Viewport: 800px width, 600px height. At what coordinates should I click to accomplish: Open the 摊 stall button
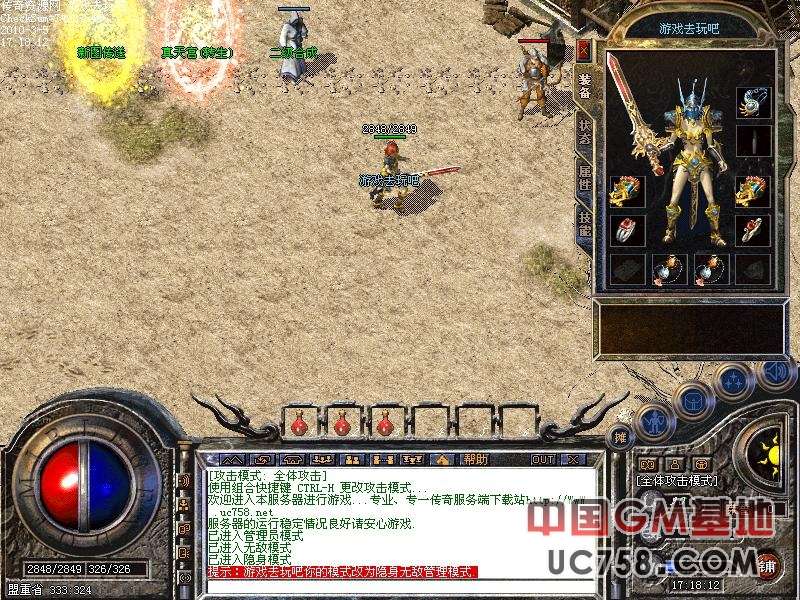click(x=620, y=436)
